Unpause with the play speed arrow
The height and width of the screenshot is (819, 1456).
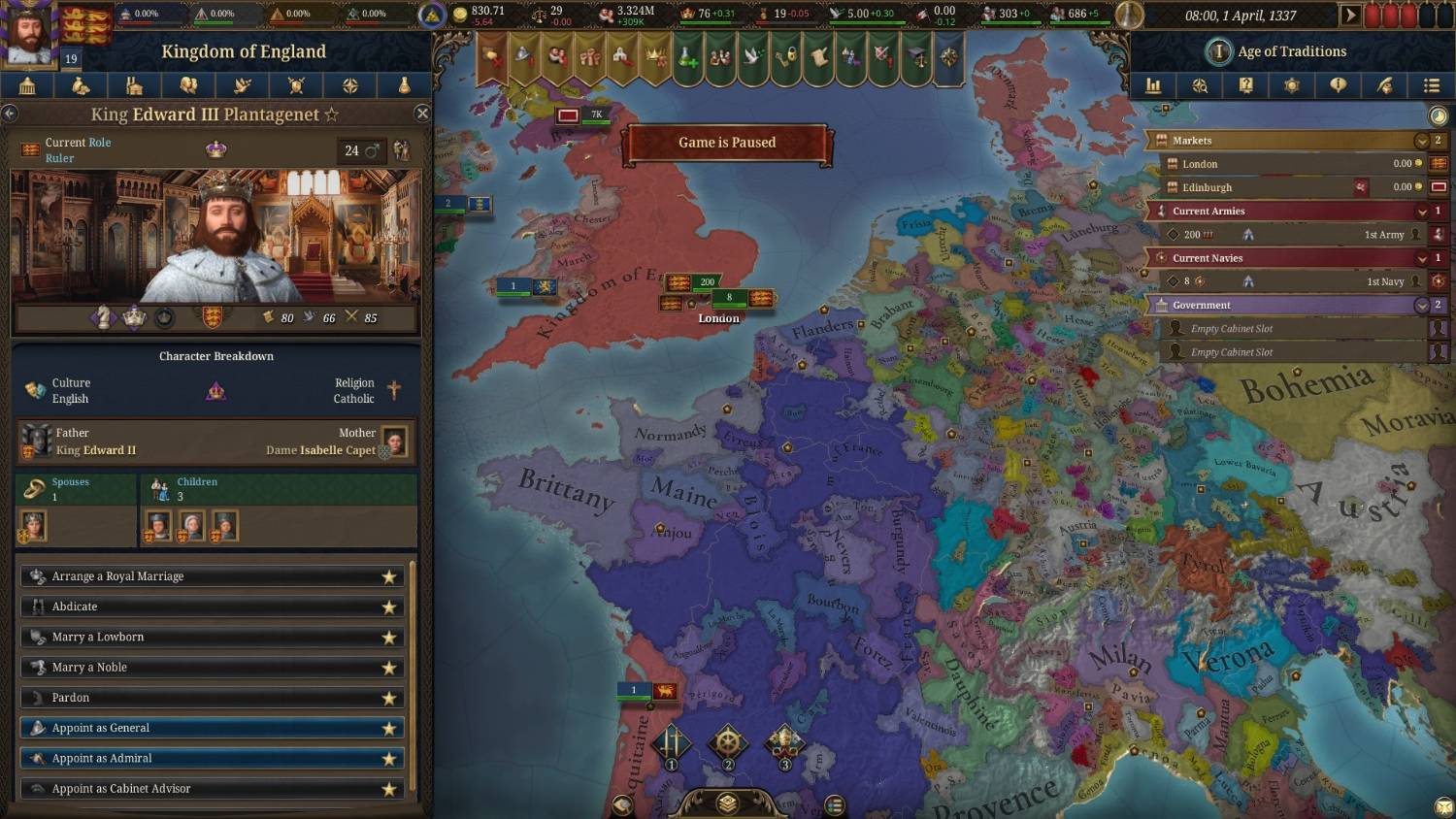[1349, 16]
